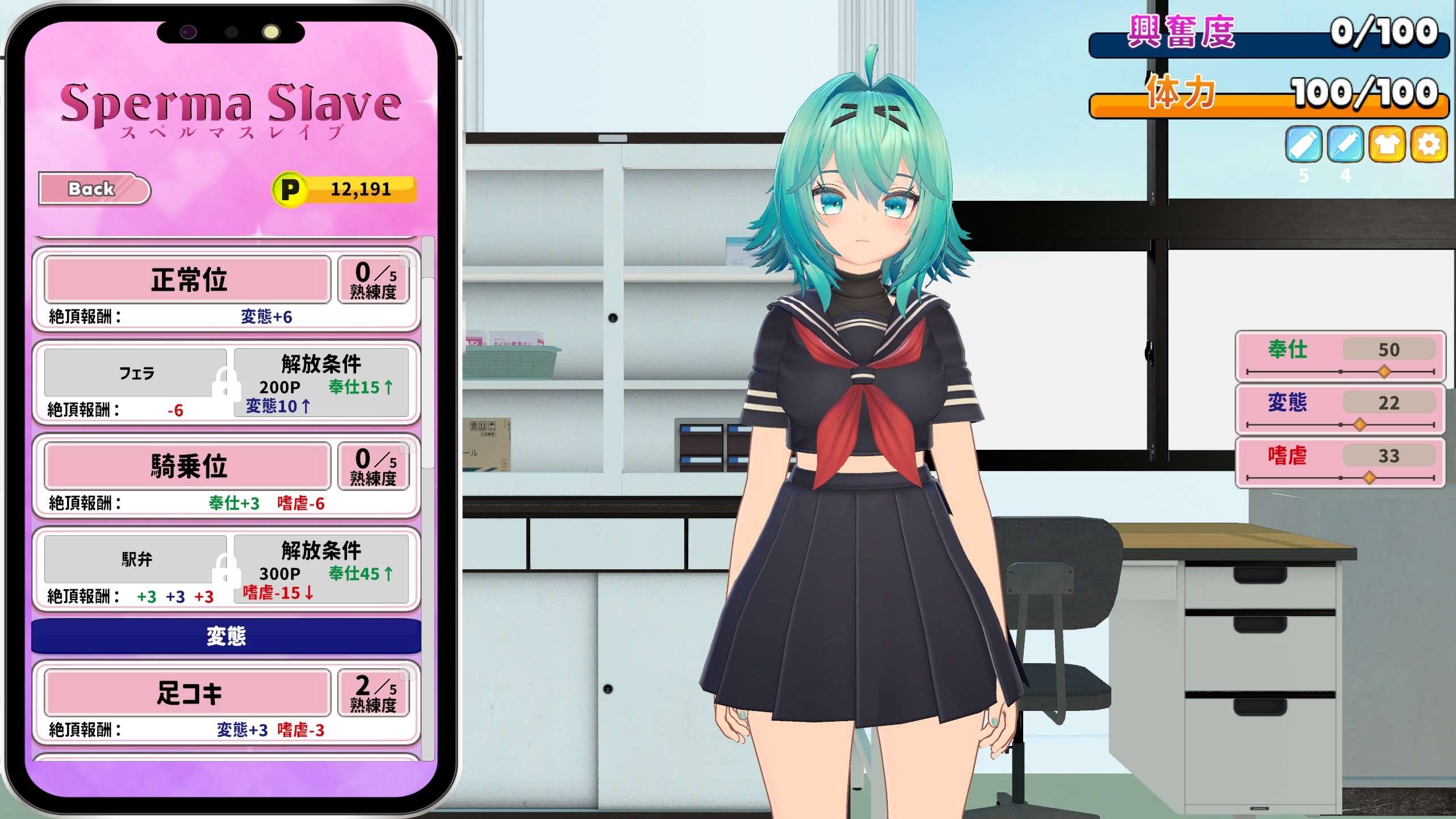Use the syringe item icon

click(x=1346, y=145)
